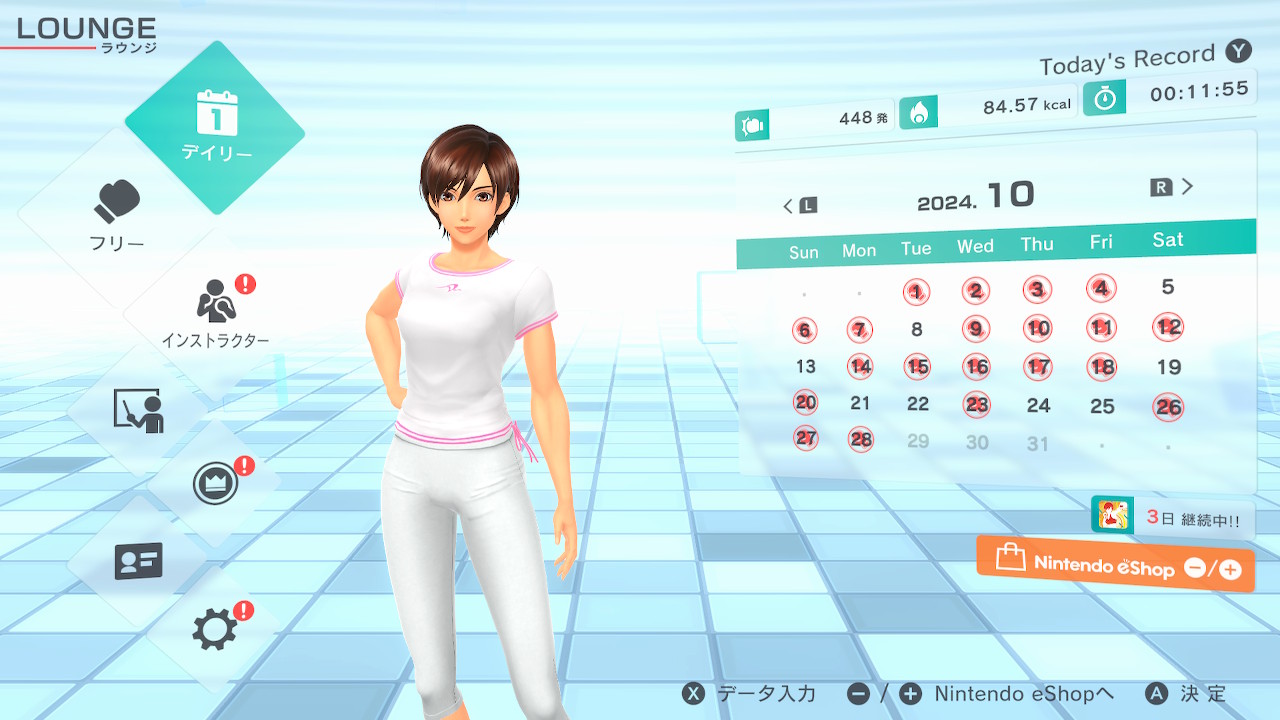
Task: Choose the presentation board tutorial tile
Action: 138,410
